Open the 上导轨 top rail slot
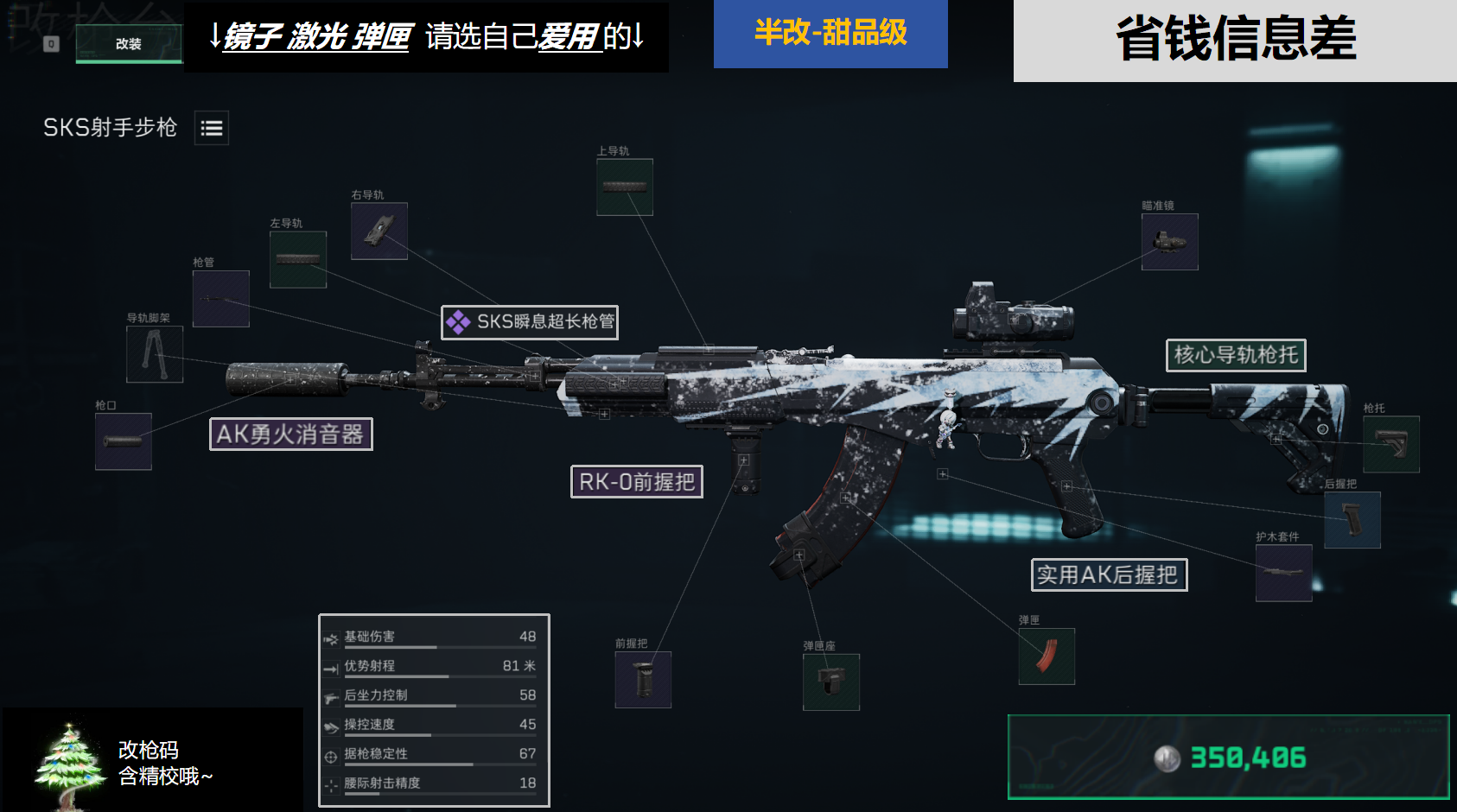 click(624, 187)
